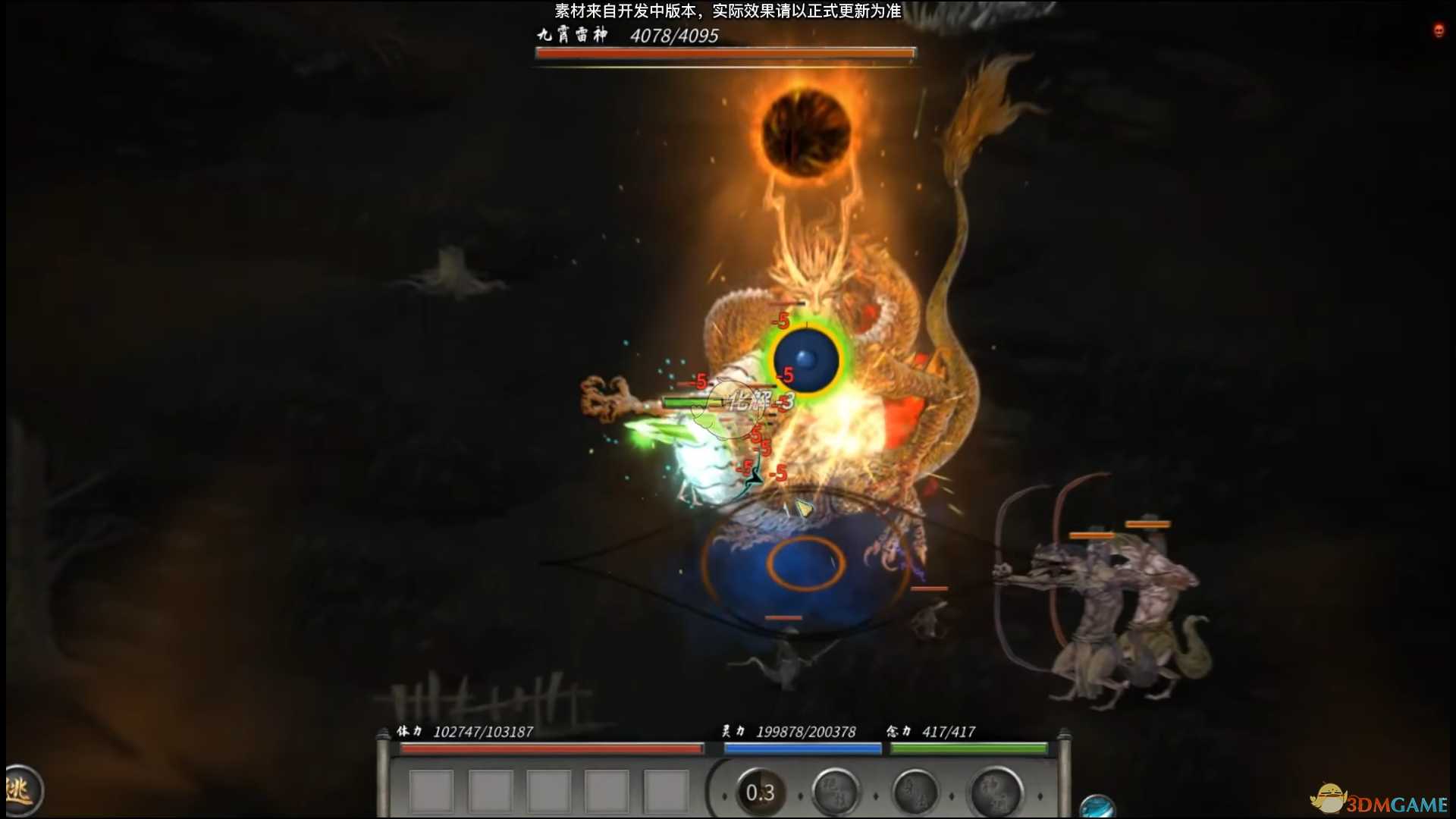Image resolution: width=1456 pixels, height=819 pixels.
Task: Click the red 体力 health bar
Action: 554,750
